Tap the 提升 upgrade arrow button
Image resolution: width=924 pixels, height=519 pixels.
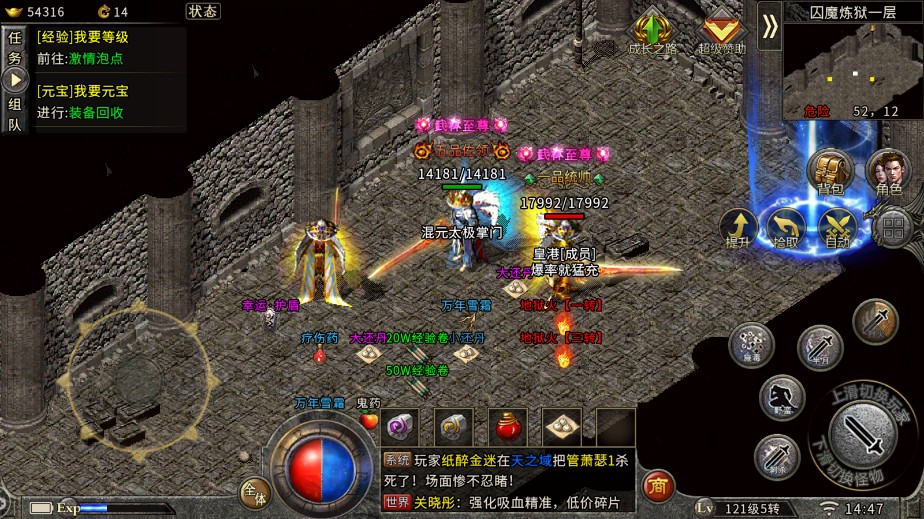point(737,228)
